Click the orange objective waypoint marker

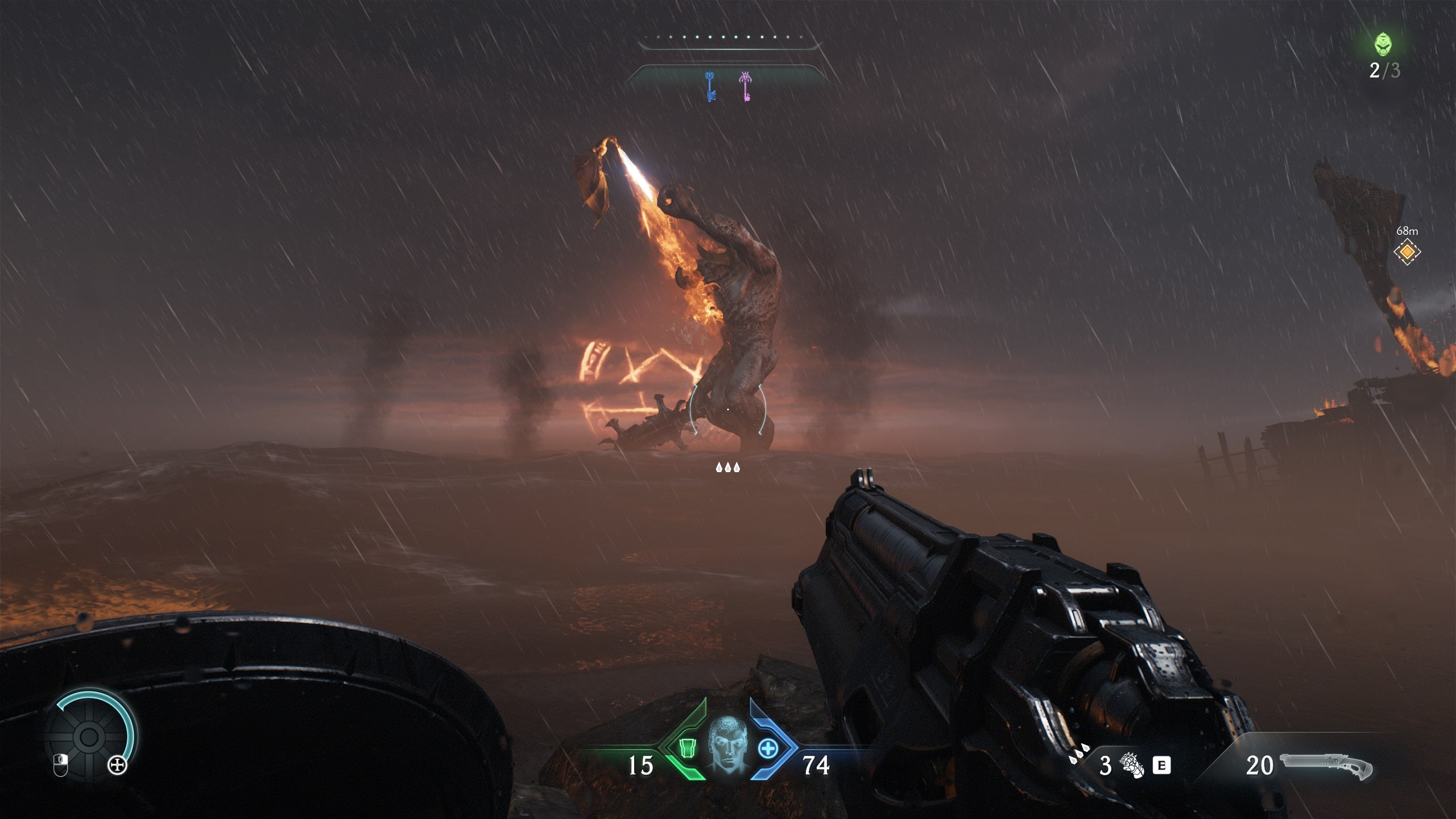[1407, 252]
